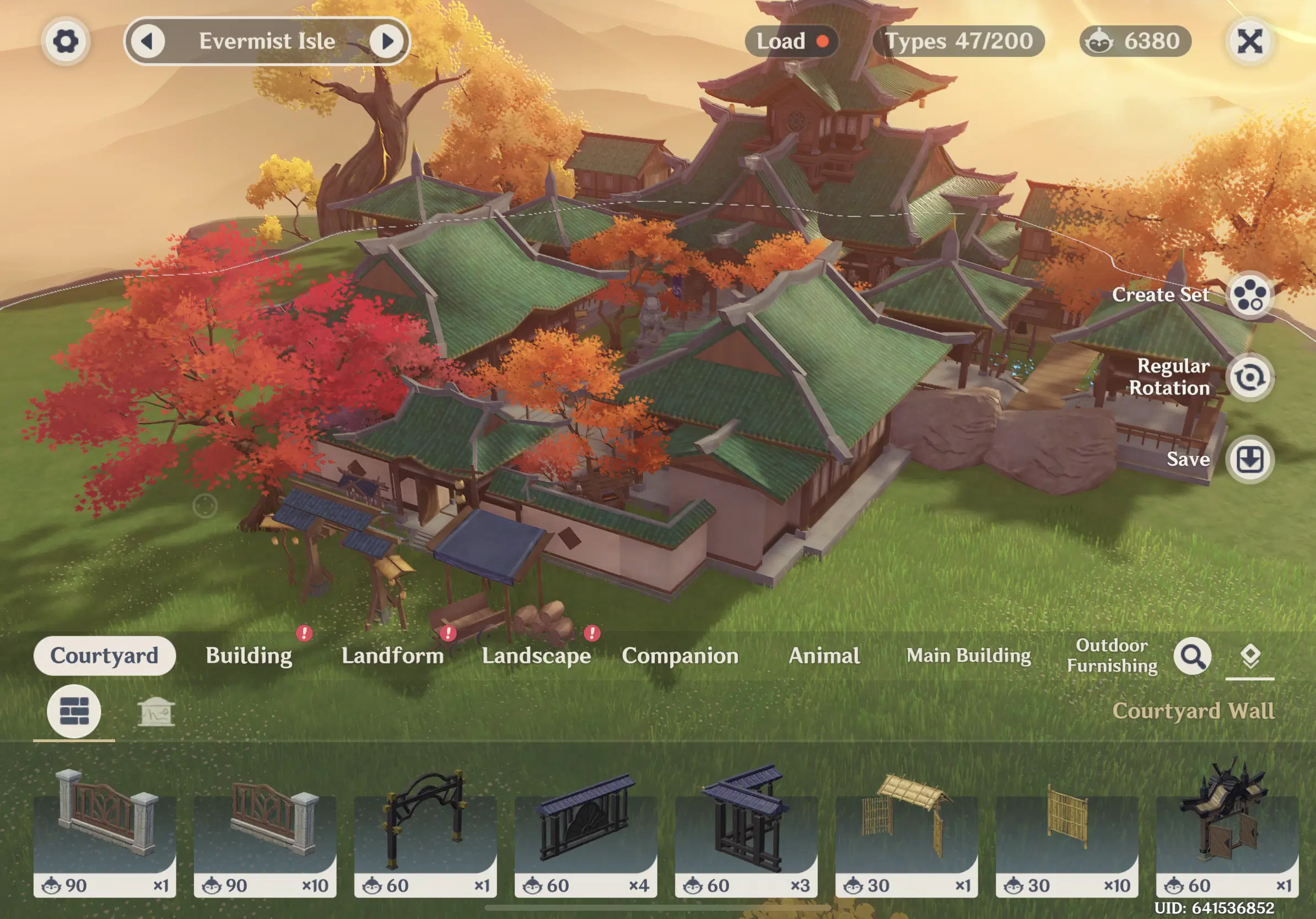
Task: Switch to the Landscape tab
Action: 536,656
